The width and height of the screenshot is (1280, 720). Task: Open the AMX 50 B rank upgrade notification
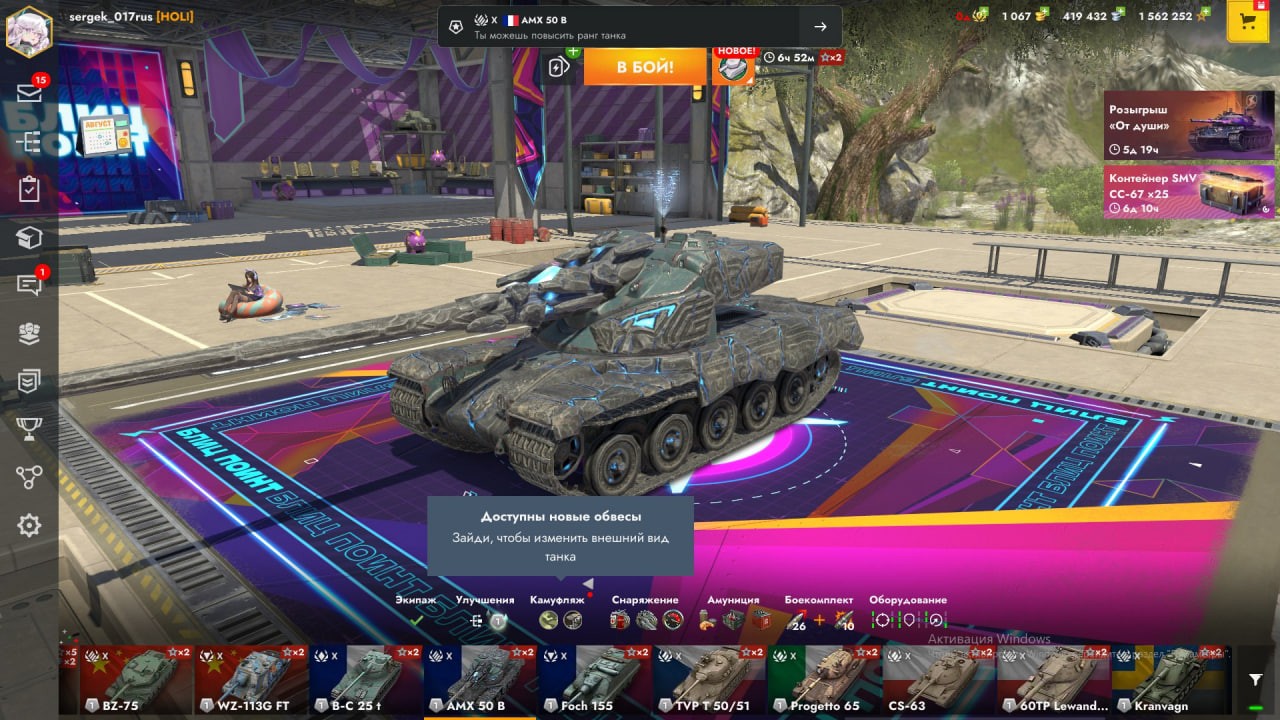click(639, 27)
